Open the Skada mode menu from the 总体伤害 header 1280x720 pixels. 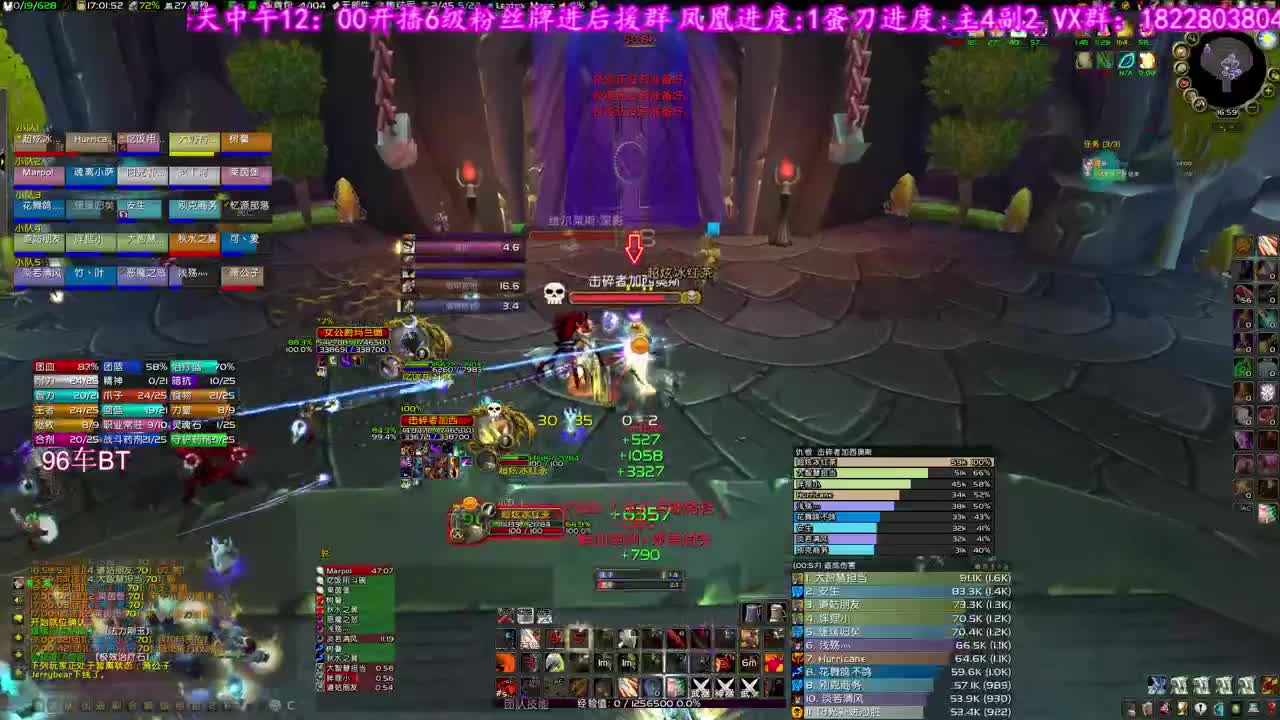(824, 565)
